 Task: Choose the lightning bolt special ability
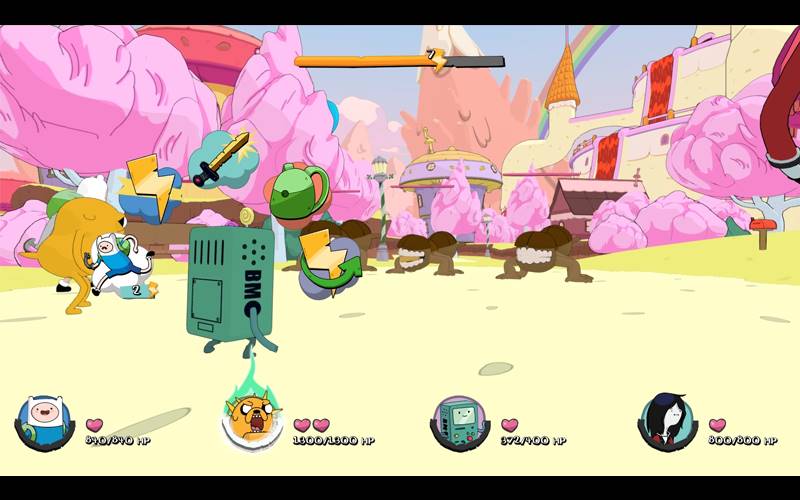pyautogui.click(x=150, y=190)
